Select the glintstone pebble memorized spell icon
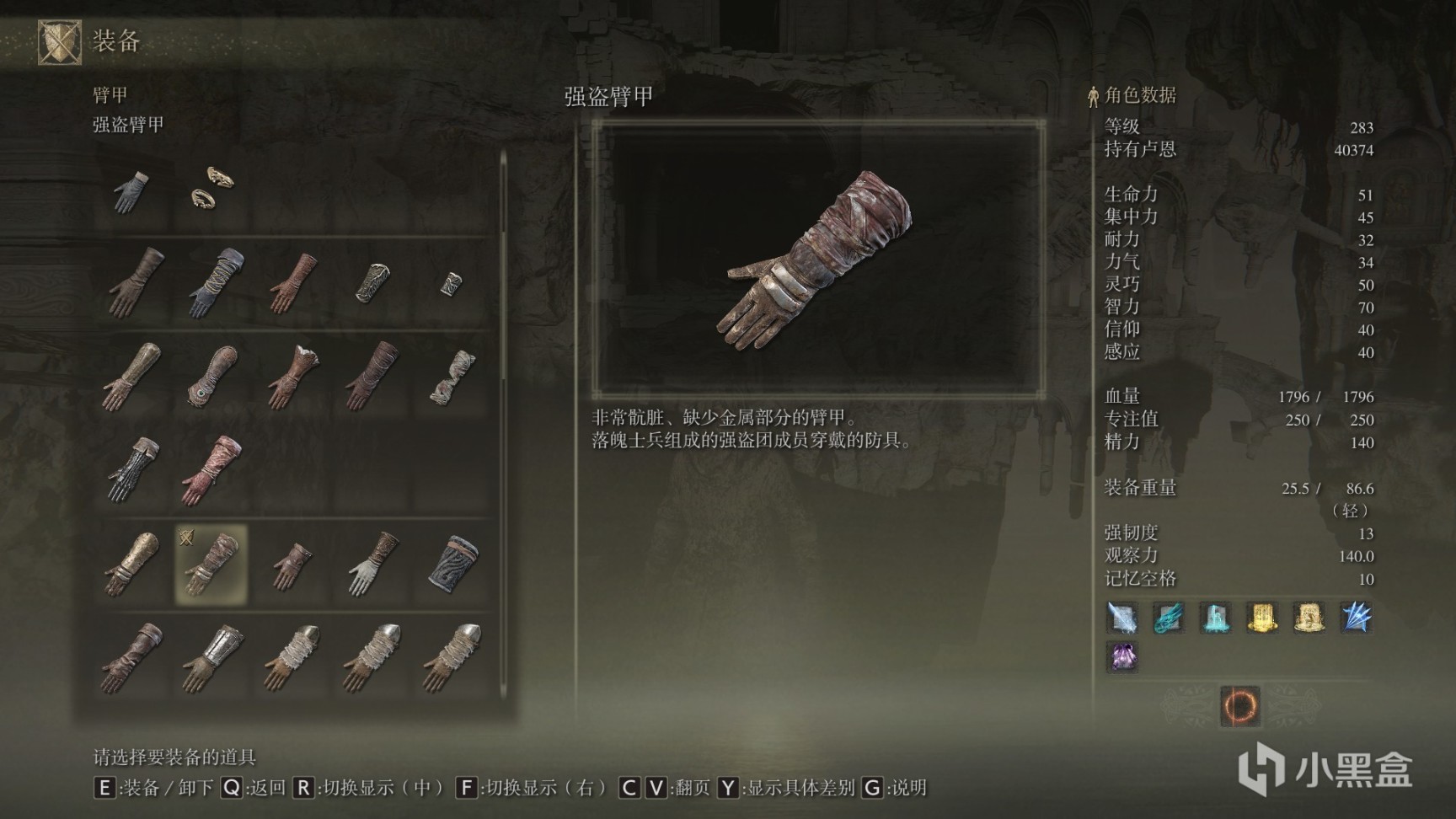1456x819 pixels. click(1121, 619)
